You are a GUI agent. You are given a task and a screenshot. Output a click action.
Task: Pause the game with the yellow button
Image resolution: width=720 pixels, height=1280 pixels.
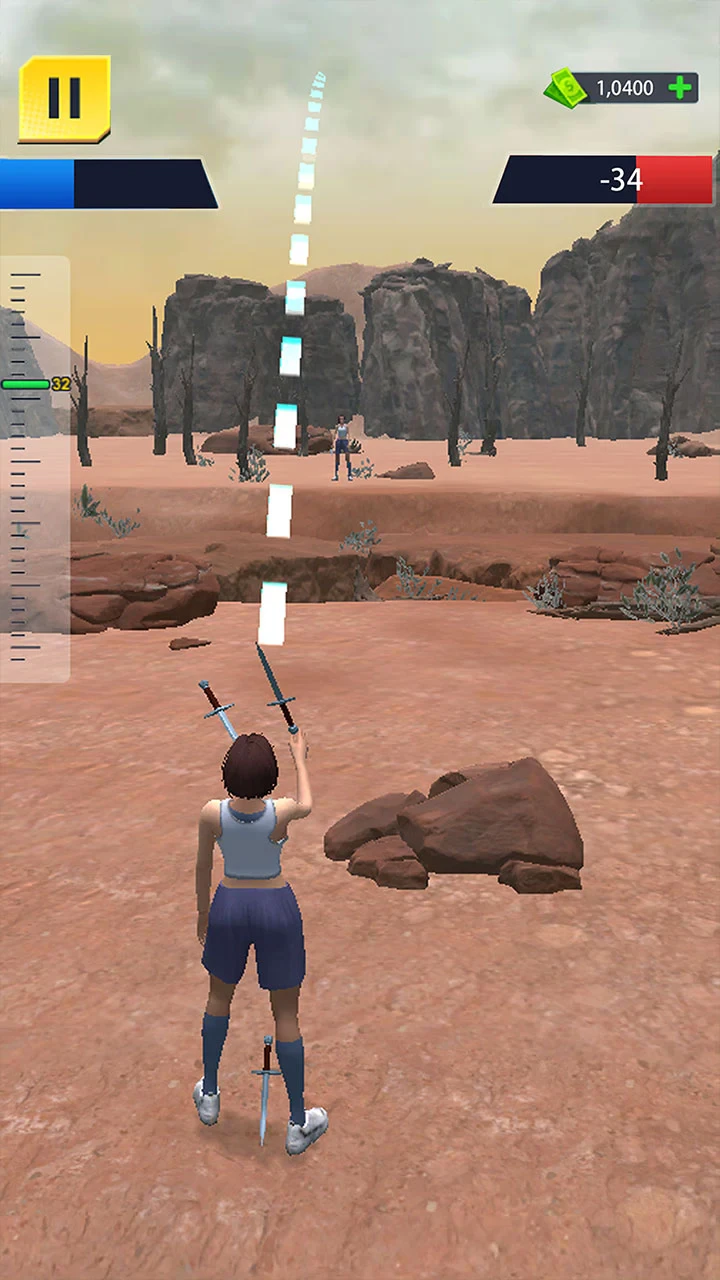pos(64,98)
